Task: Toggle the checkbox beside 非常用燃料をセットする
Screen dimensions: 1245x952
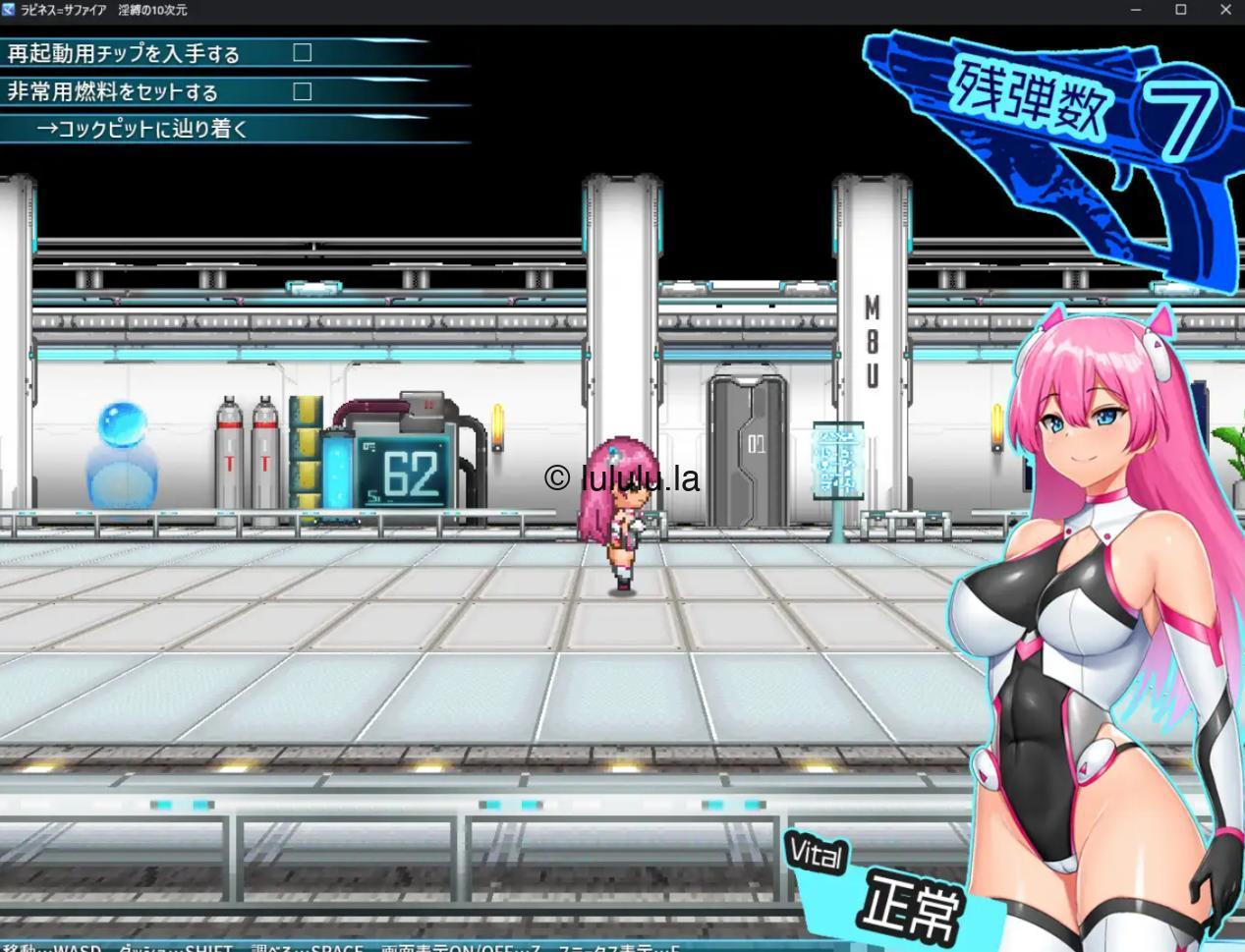Action: tap(303, 91)
